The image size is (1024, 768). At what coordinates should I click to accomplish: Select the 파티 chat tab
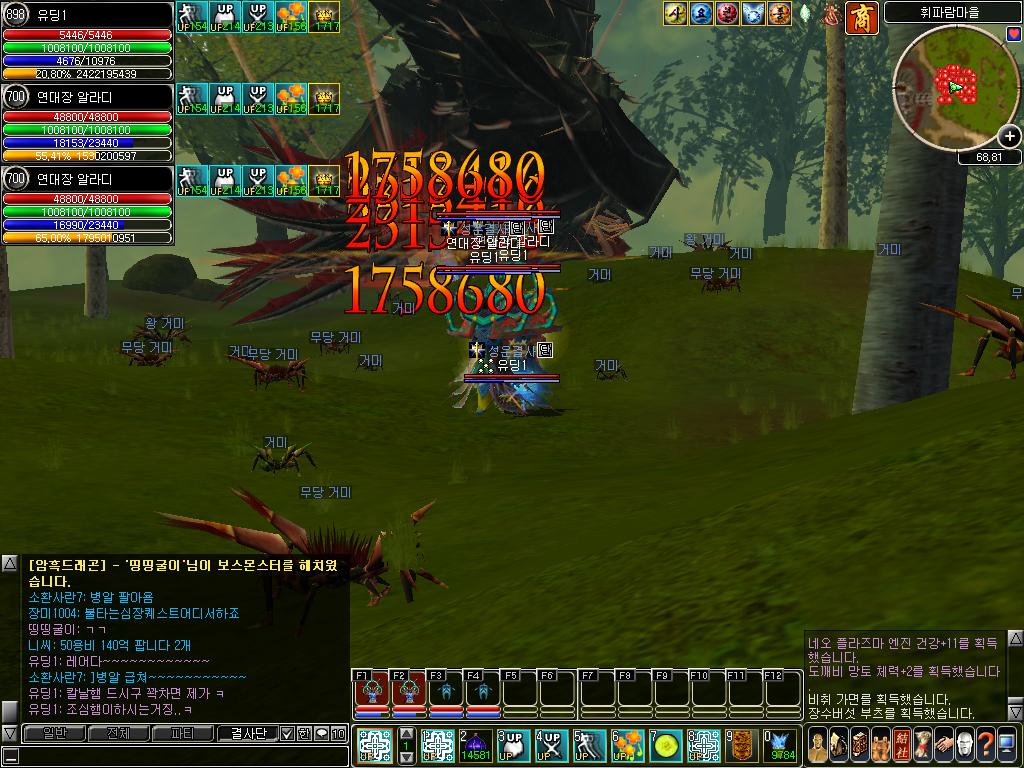coord(183,733)
